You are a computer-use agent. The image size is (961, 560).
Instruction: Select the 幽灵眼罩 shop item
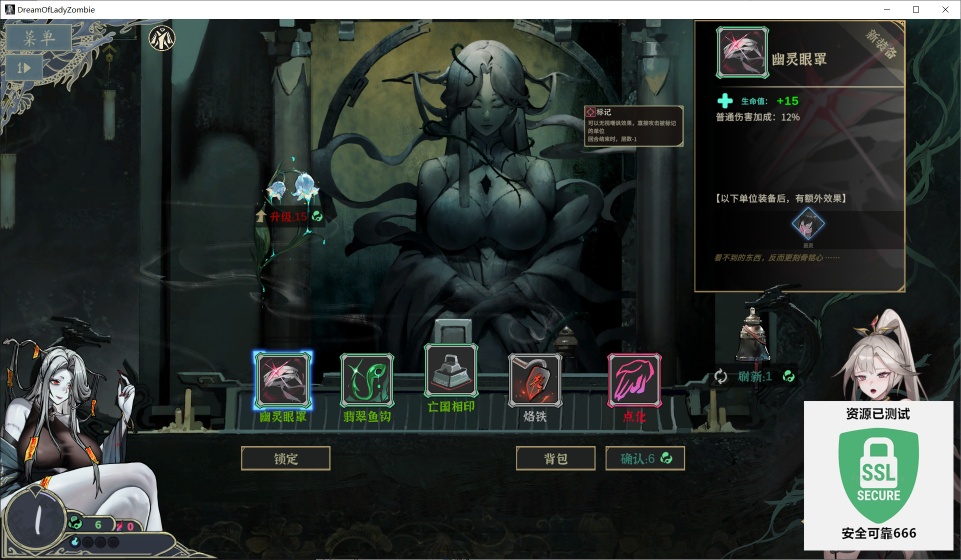tap(283, 377)
